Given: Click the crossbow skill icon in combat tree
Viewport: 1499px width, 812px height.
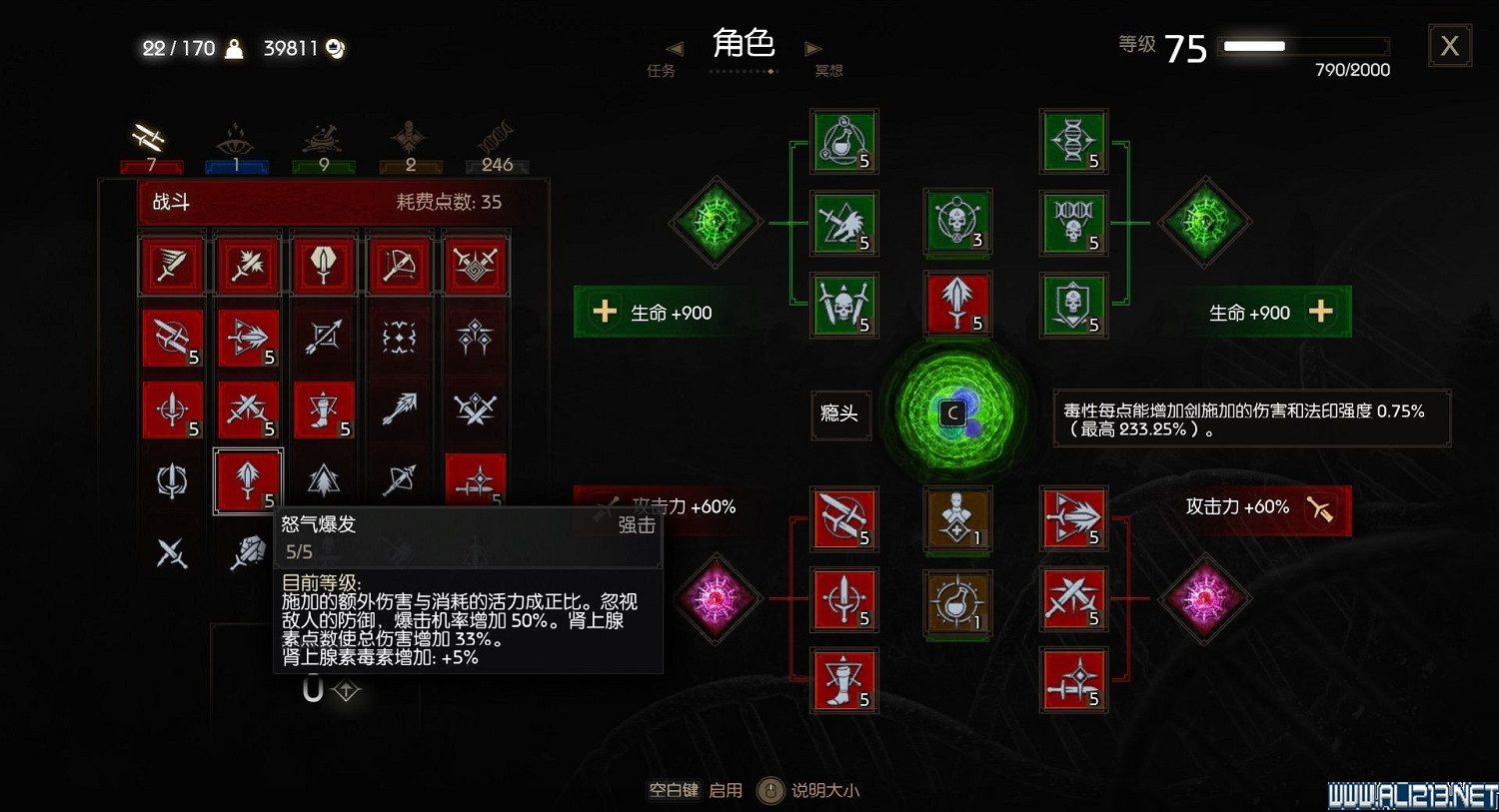Looking at the screenshot, I should tap(399, 264).
